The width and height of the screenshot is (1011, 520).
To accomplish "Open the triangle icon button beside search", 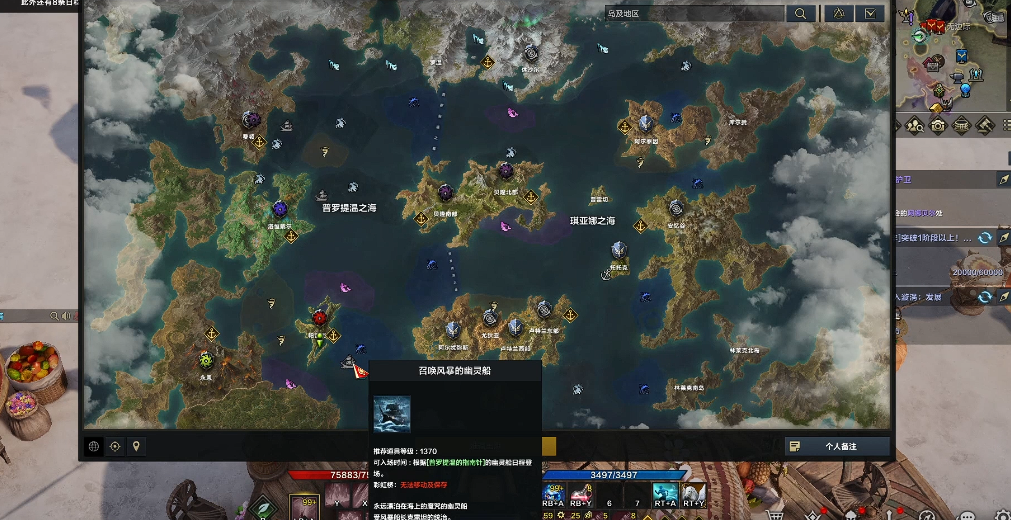I will [x=837, y=14].
